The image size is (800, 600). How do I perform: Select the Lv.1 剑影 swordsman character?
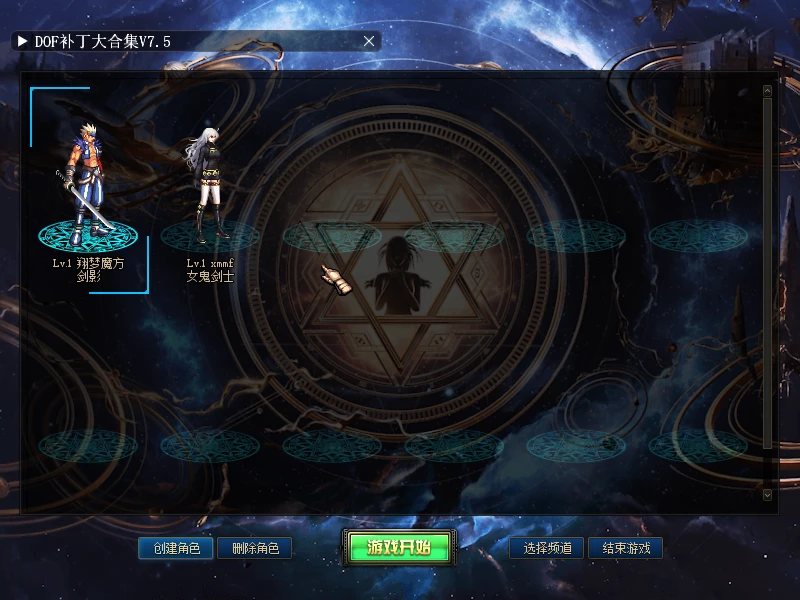[88, 190]
